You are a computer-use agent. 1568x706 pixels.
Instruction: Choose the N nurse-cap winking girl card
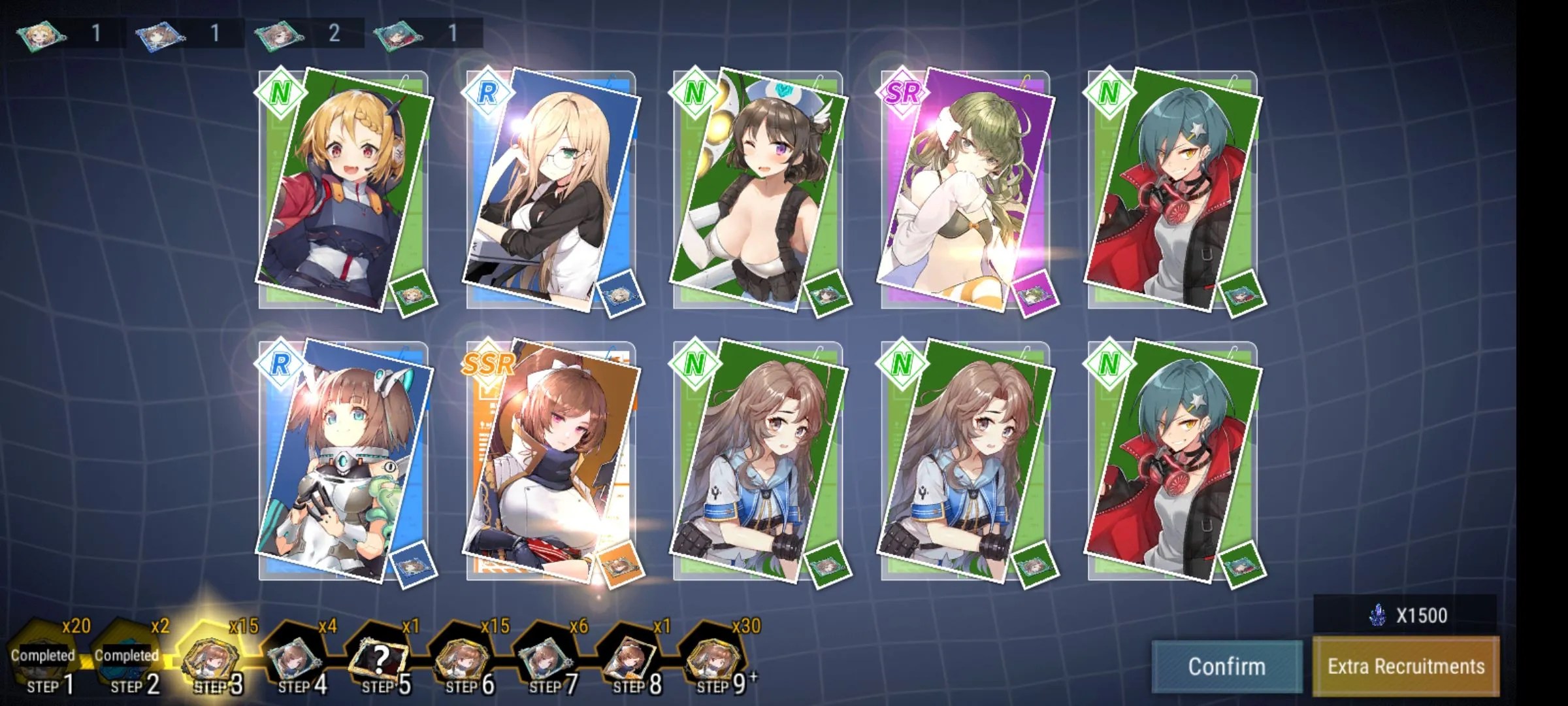[x=758, y=190]
